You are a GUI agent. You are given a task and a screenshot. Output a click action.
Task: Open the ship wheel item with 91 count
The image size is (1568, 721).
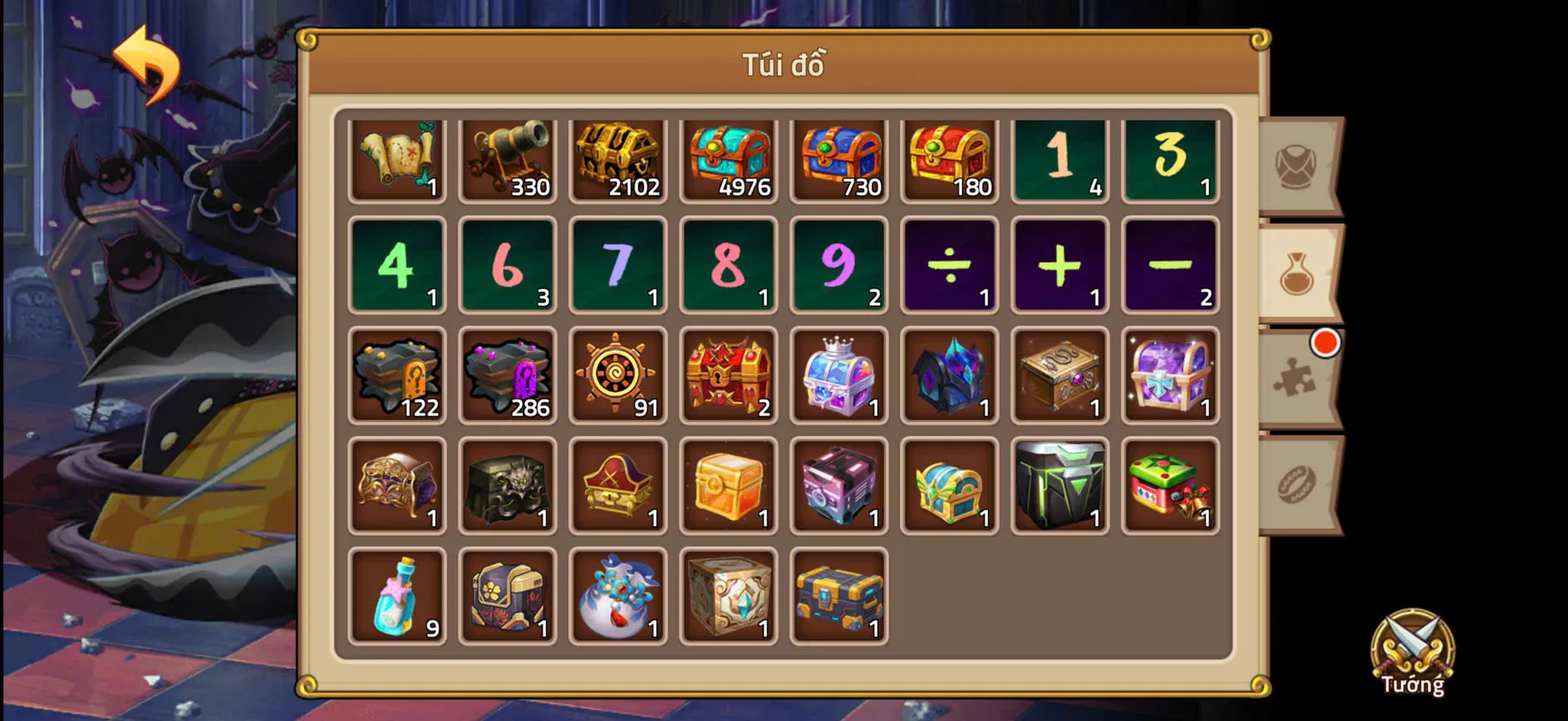tap(618, 375)
